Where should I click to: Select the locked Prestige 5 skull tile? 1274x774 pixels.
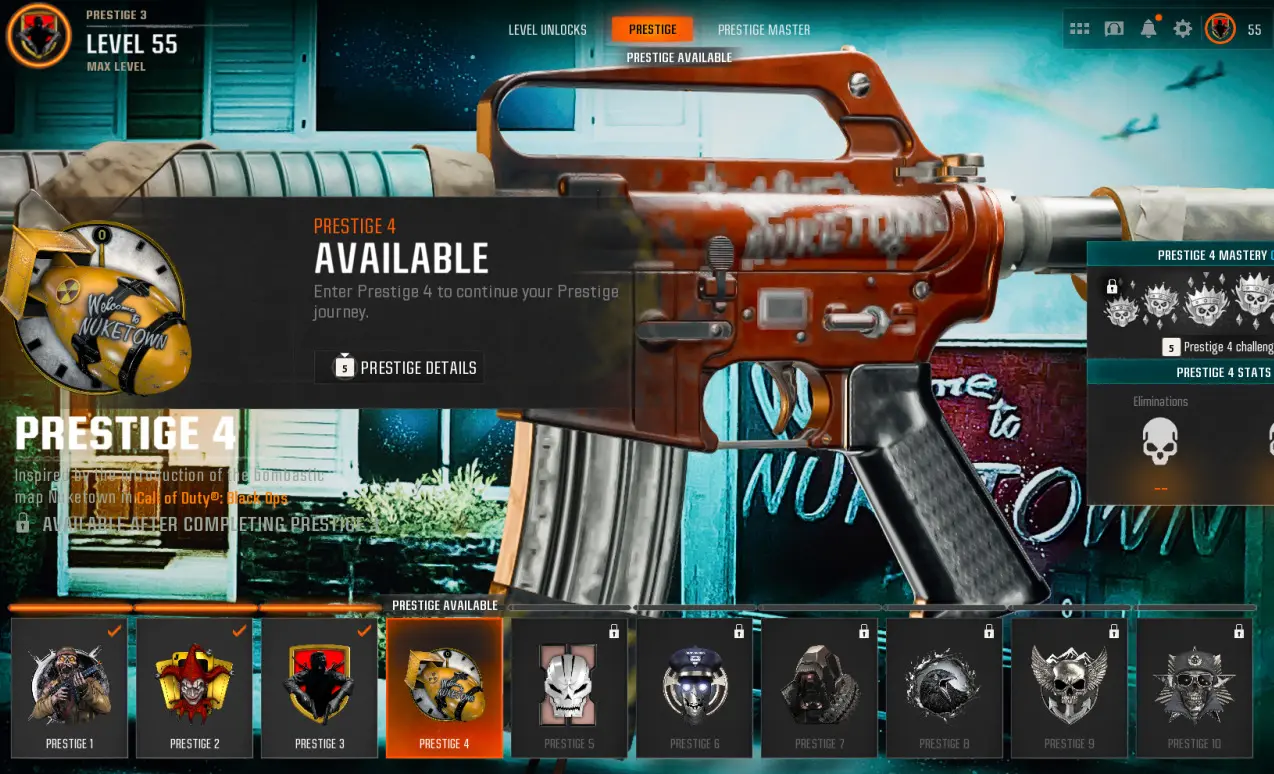569,688
